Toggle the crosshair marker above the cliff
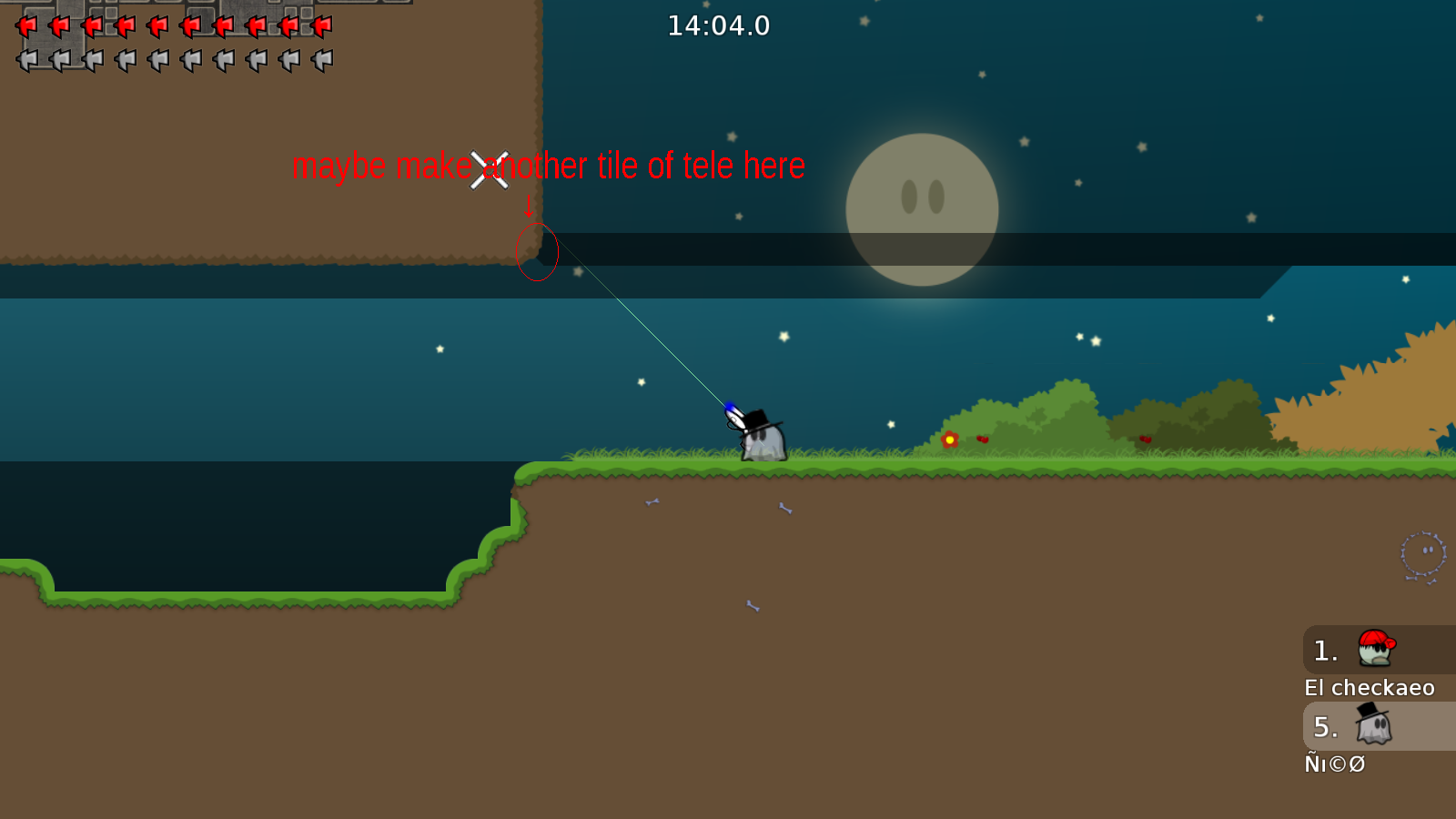 point(488,169)
